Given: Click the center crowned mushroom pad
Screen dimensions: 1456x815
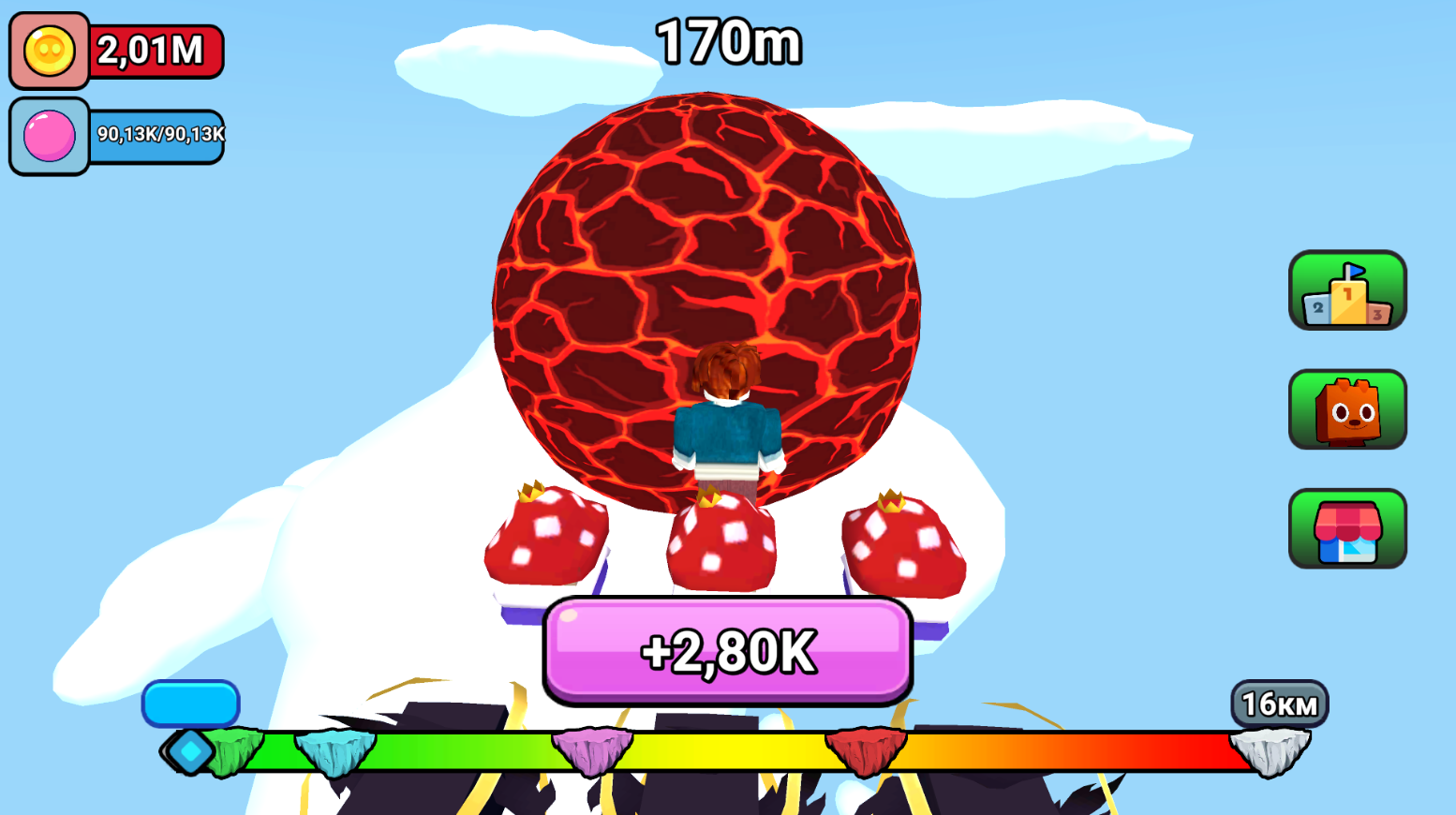Looking at the screenshot, I should (721, 543).
